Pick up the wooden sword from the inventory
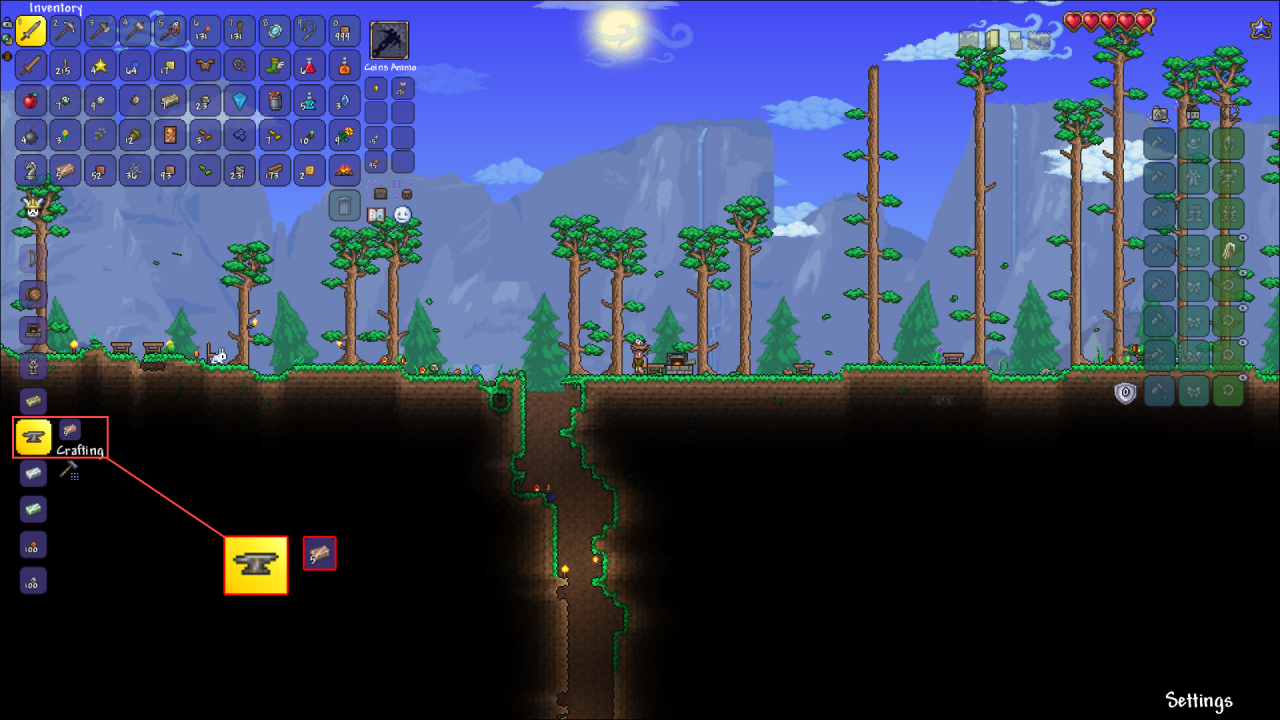 click(30, 65)
